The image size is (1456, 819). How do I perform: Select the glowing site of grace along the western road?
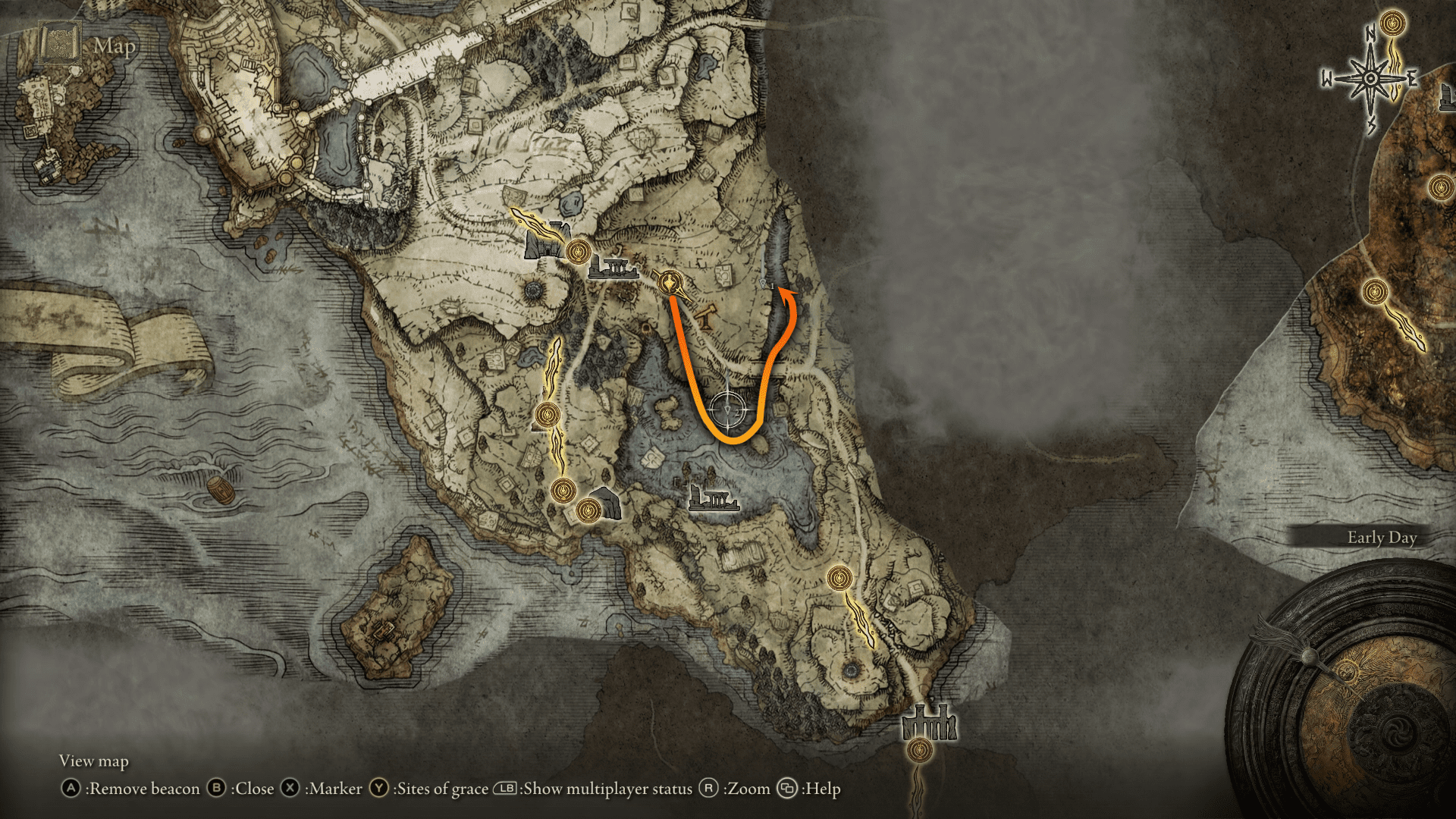click(548, 413)
